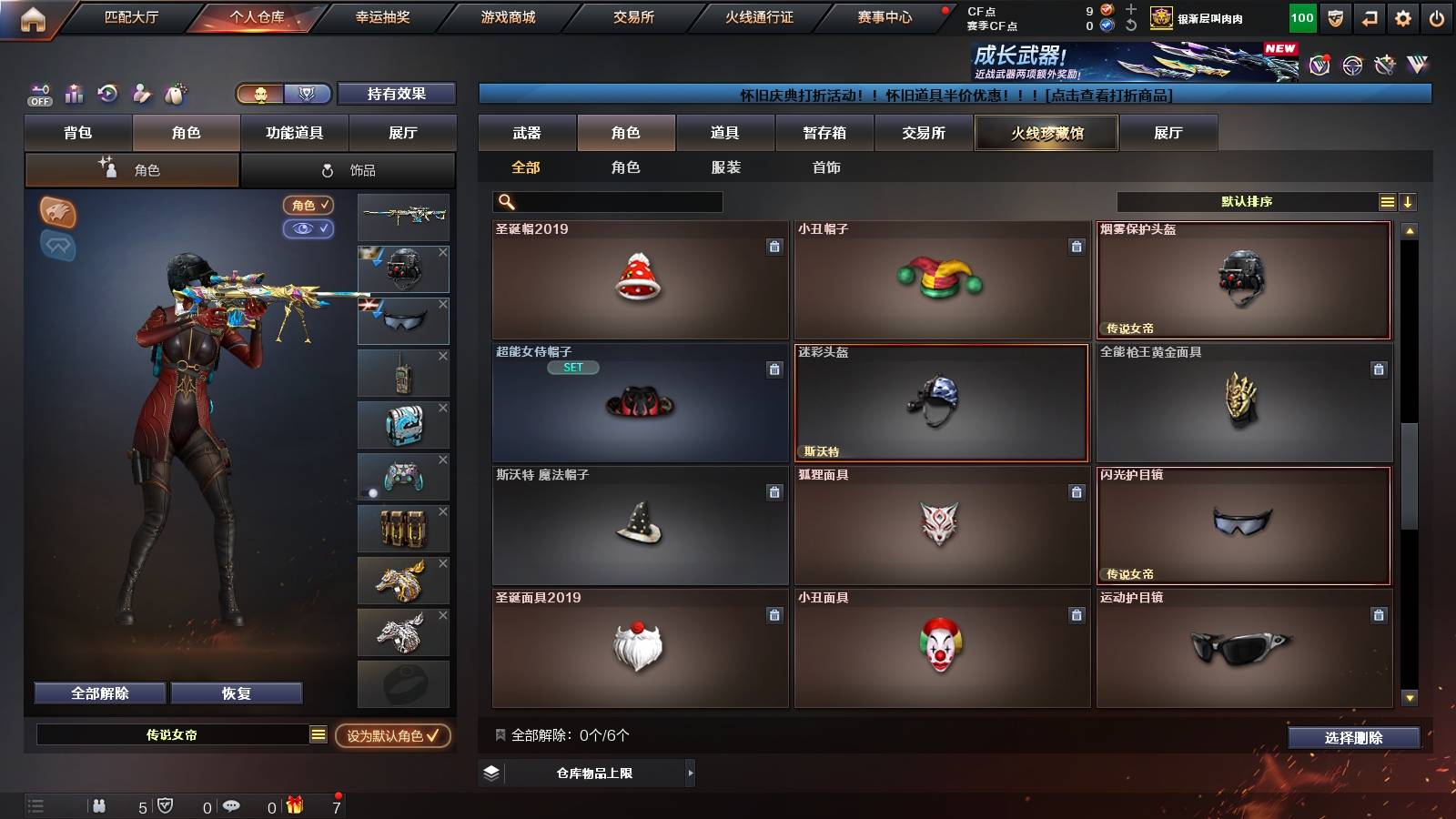This screenshot has height=819, width=1456.
Task: Click the descending sort arrow beside 默认排序
Action: click(x=1409, y=201)
